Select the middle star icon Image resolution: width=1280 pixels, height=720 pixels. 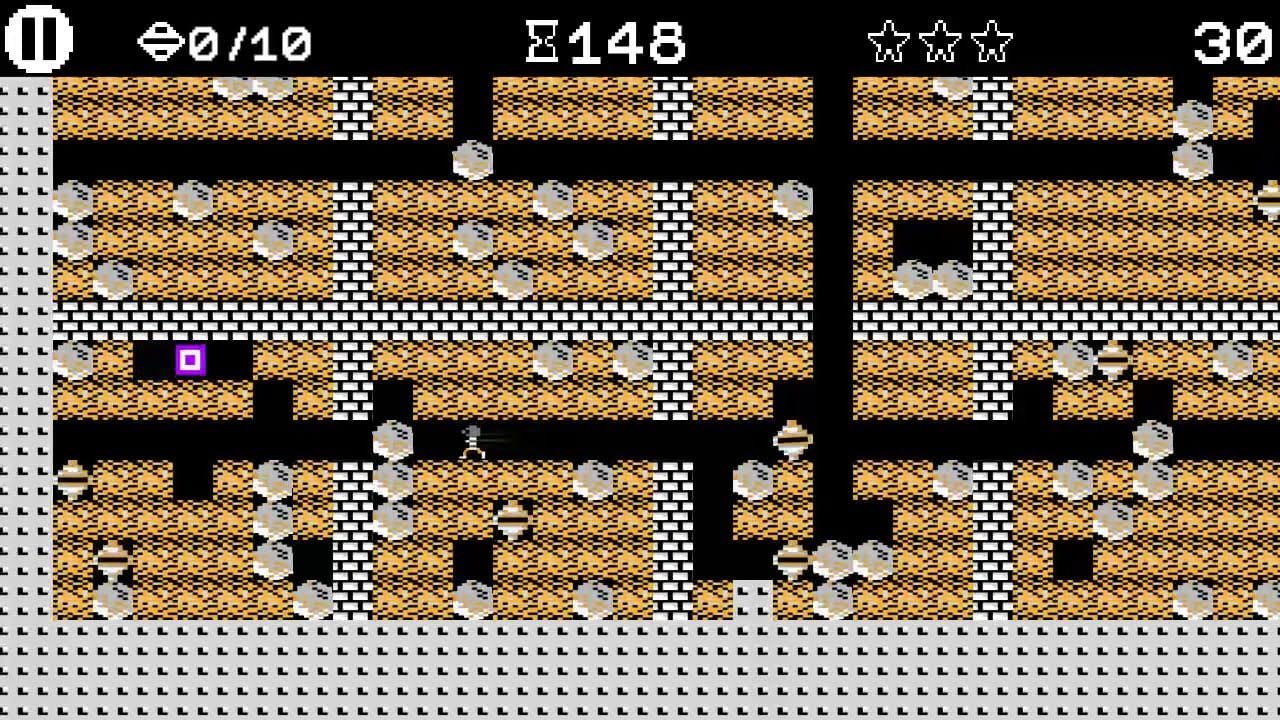[x=938, y=40]
